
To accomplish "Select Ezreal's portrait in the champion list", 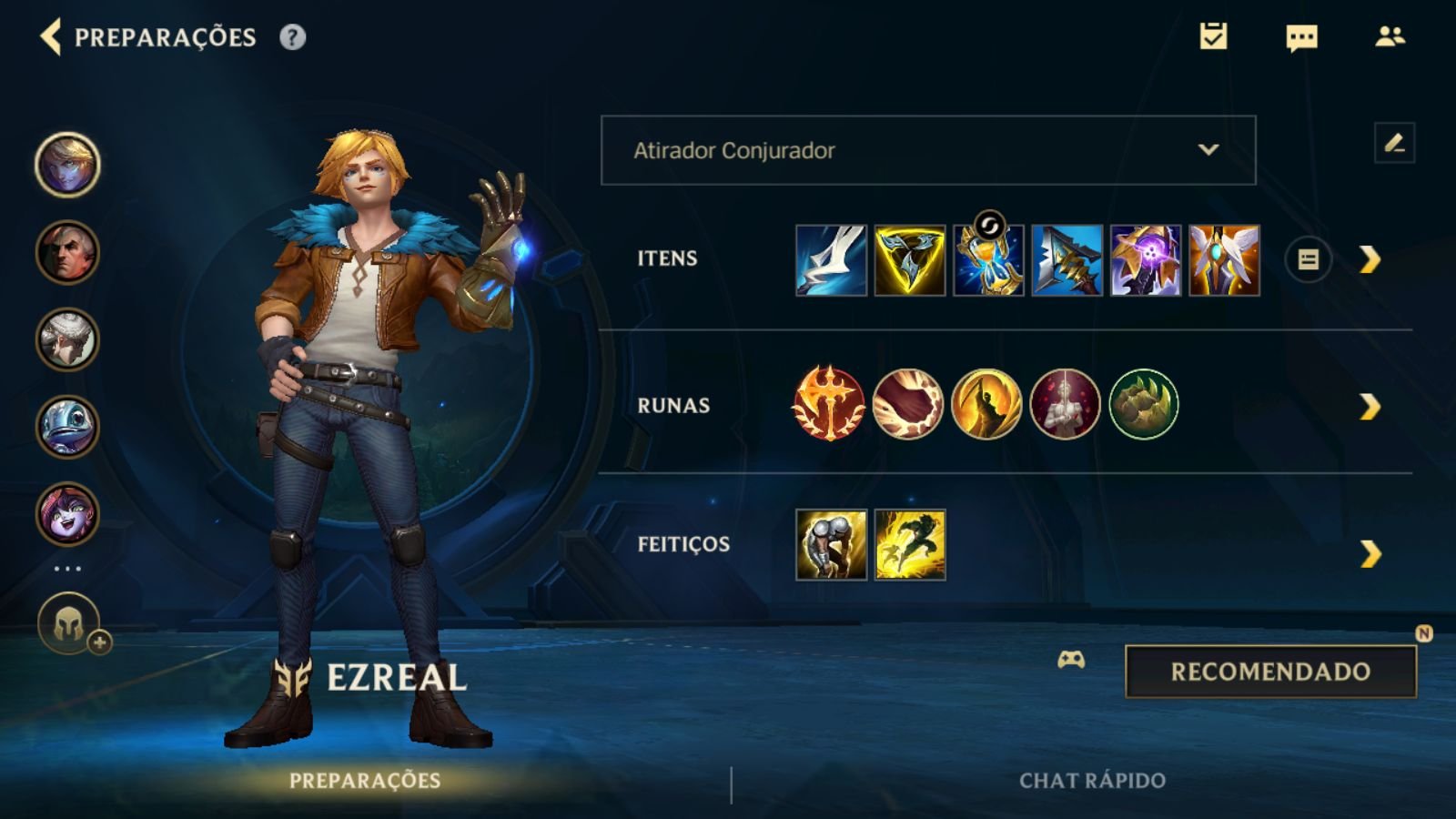I will coord(67,165).
